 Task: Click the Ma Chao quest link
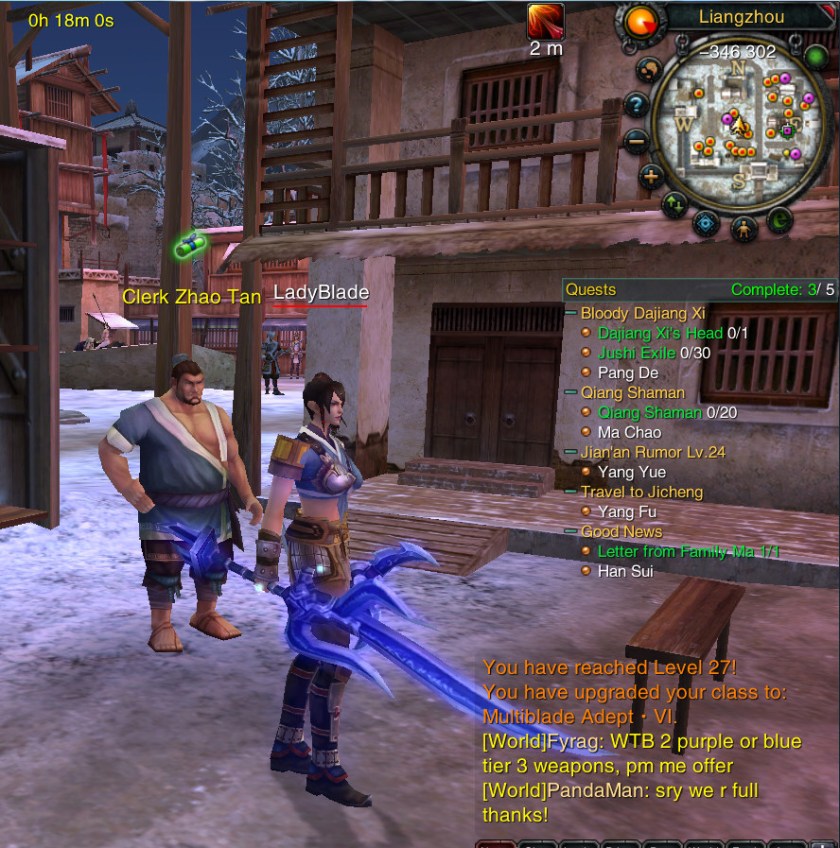click(628, 432)
